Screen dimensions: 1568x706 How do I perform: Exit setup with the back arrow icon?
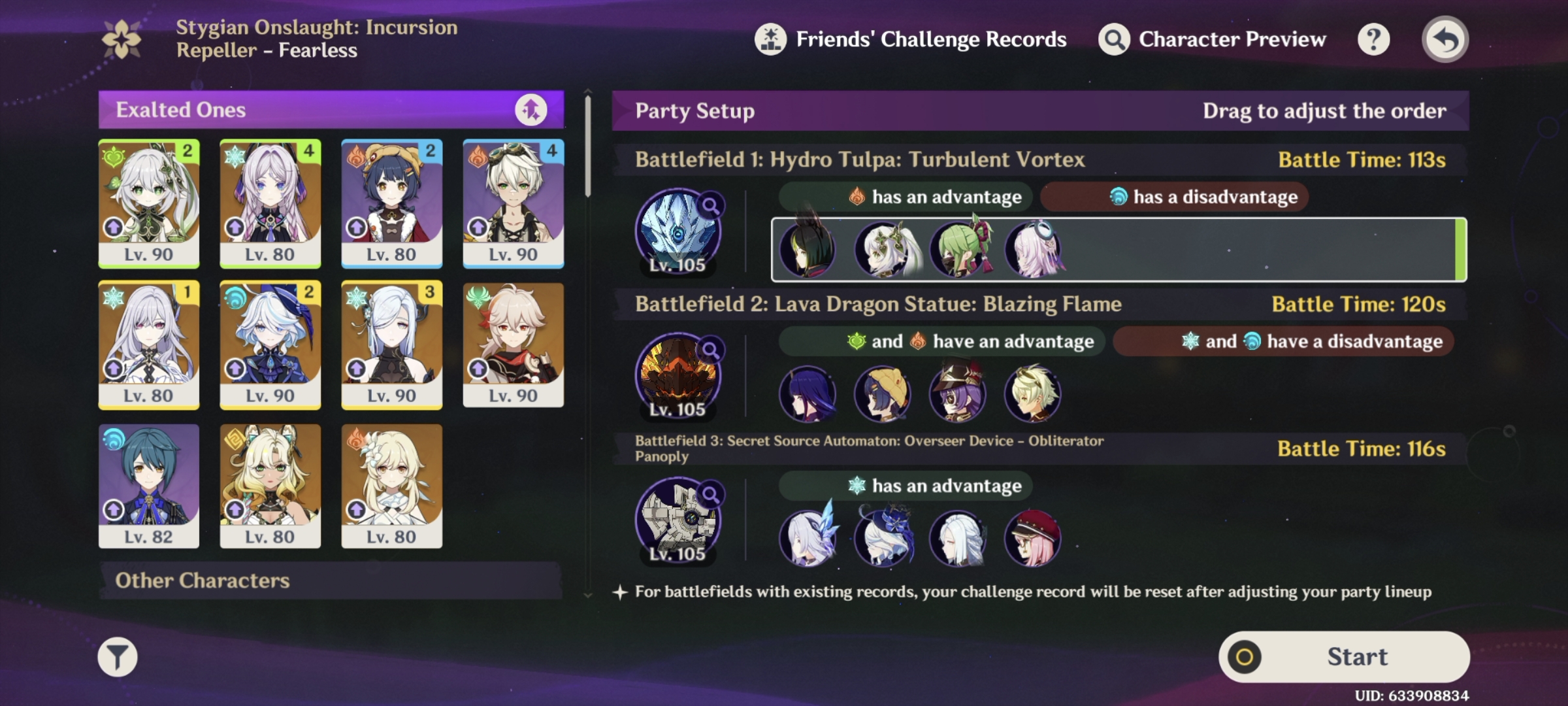coord(1445,39)
